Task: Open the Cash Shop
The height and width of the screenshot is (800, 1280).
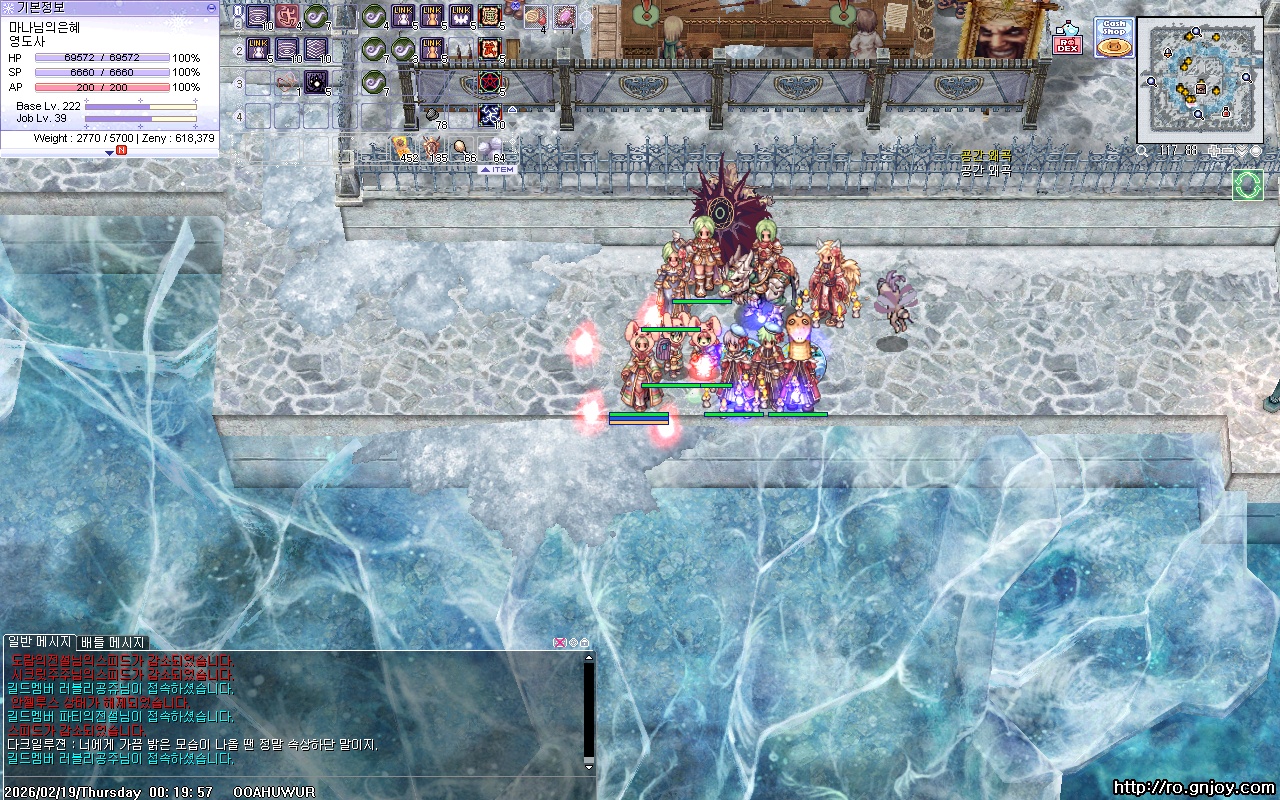Action: click(x=1113, y=37)
